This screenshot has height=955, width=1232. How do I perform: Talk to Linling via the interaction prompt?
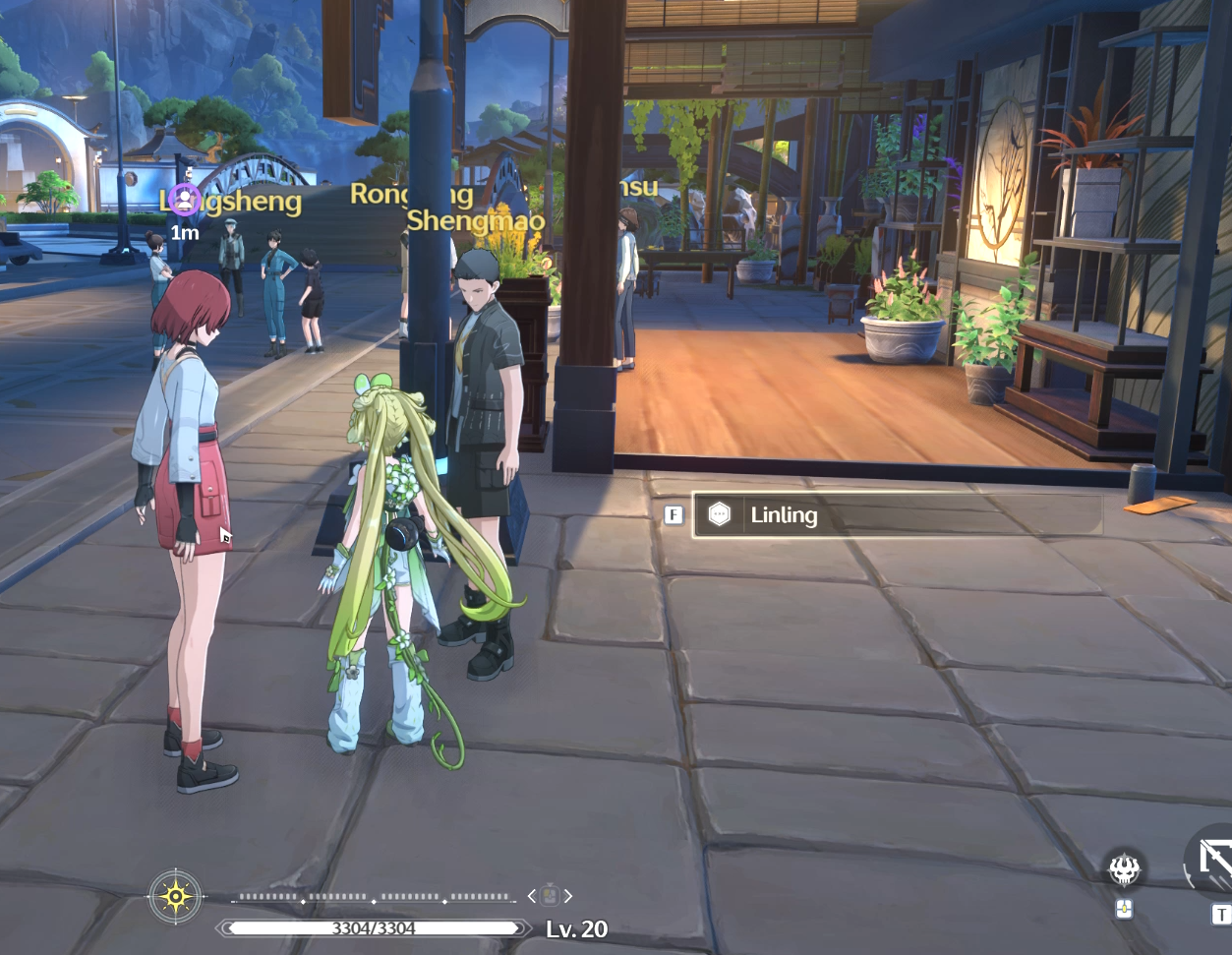click(896, 515)
